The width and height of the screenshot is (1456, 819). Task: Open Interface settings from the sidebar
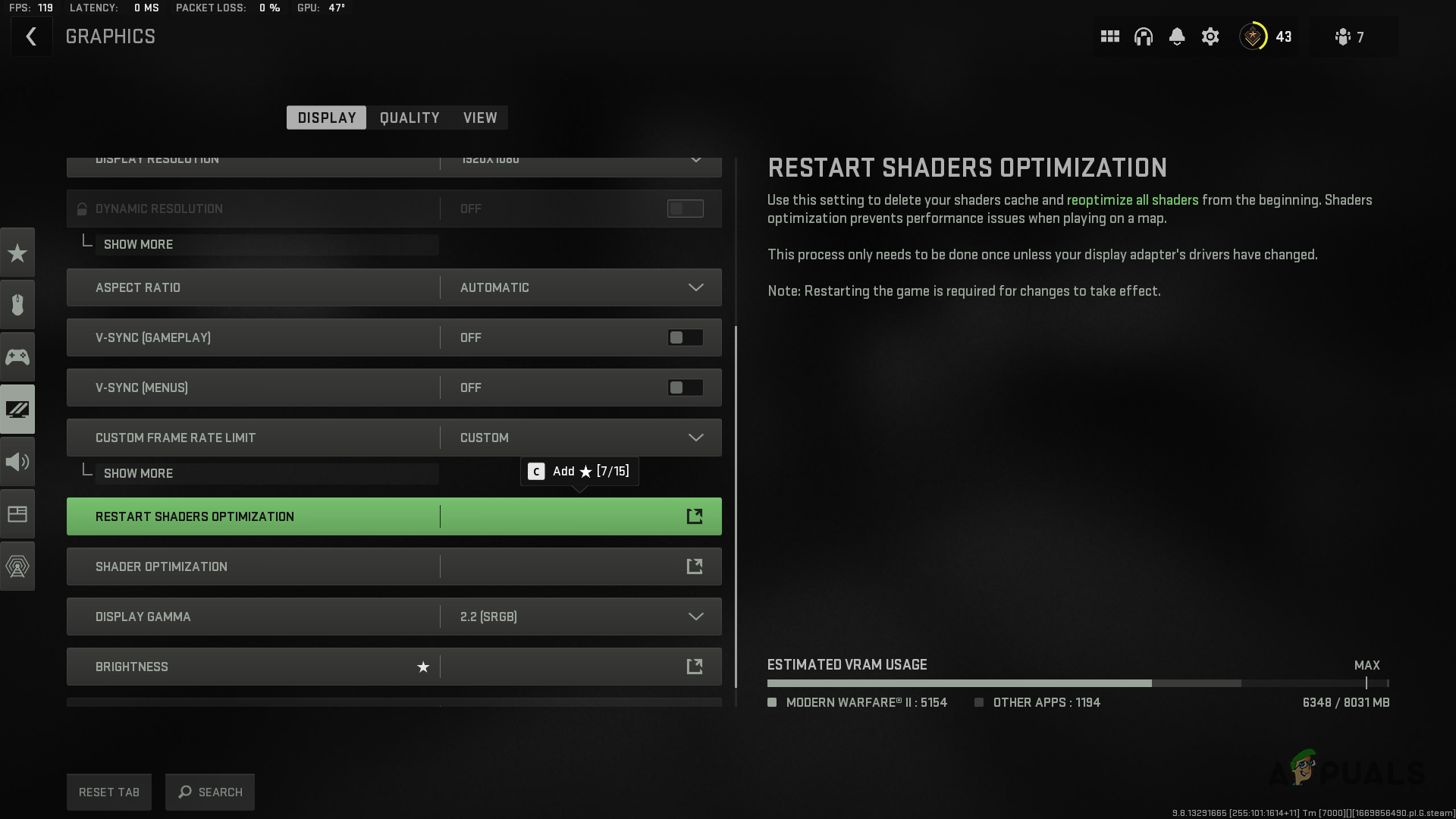tap(17, 513)
